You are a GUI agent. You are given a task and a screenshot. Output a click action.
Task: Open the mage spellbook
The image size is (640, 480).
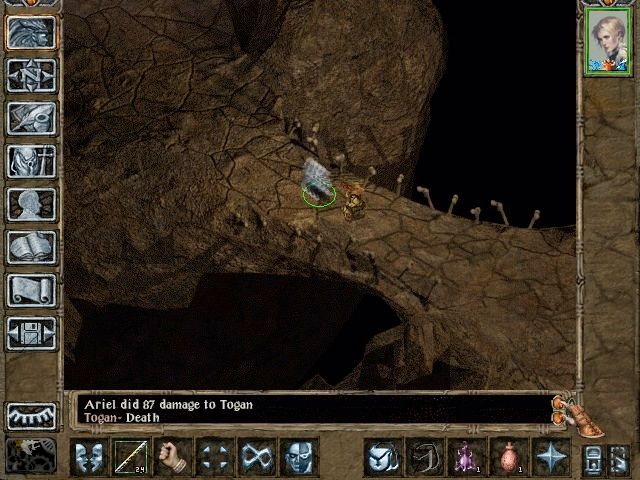31,247
